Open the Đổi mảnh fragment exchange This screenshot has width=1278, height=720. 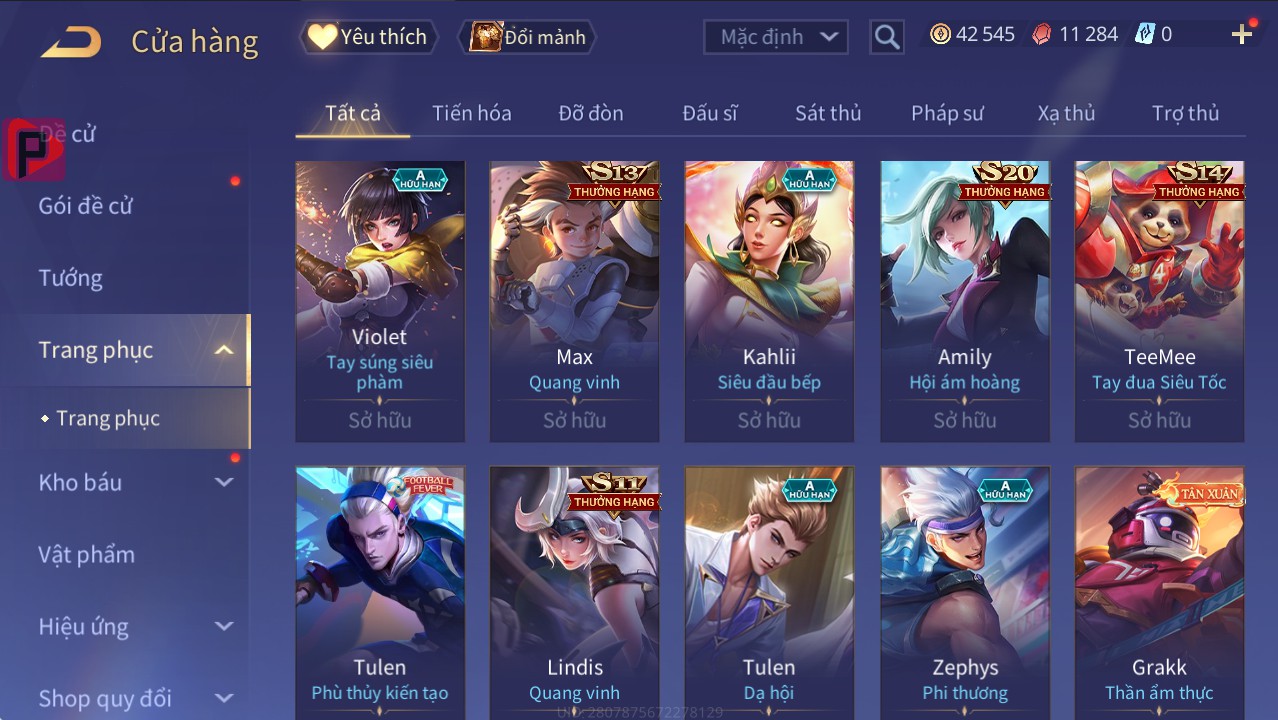pos(528,37)
